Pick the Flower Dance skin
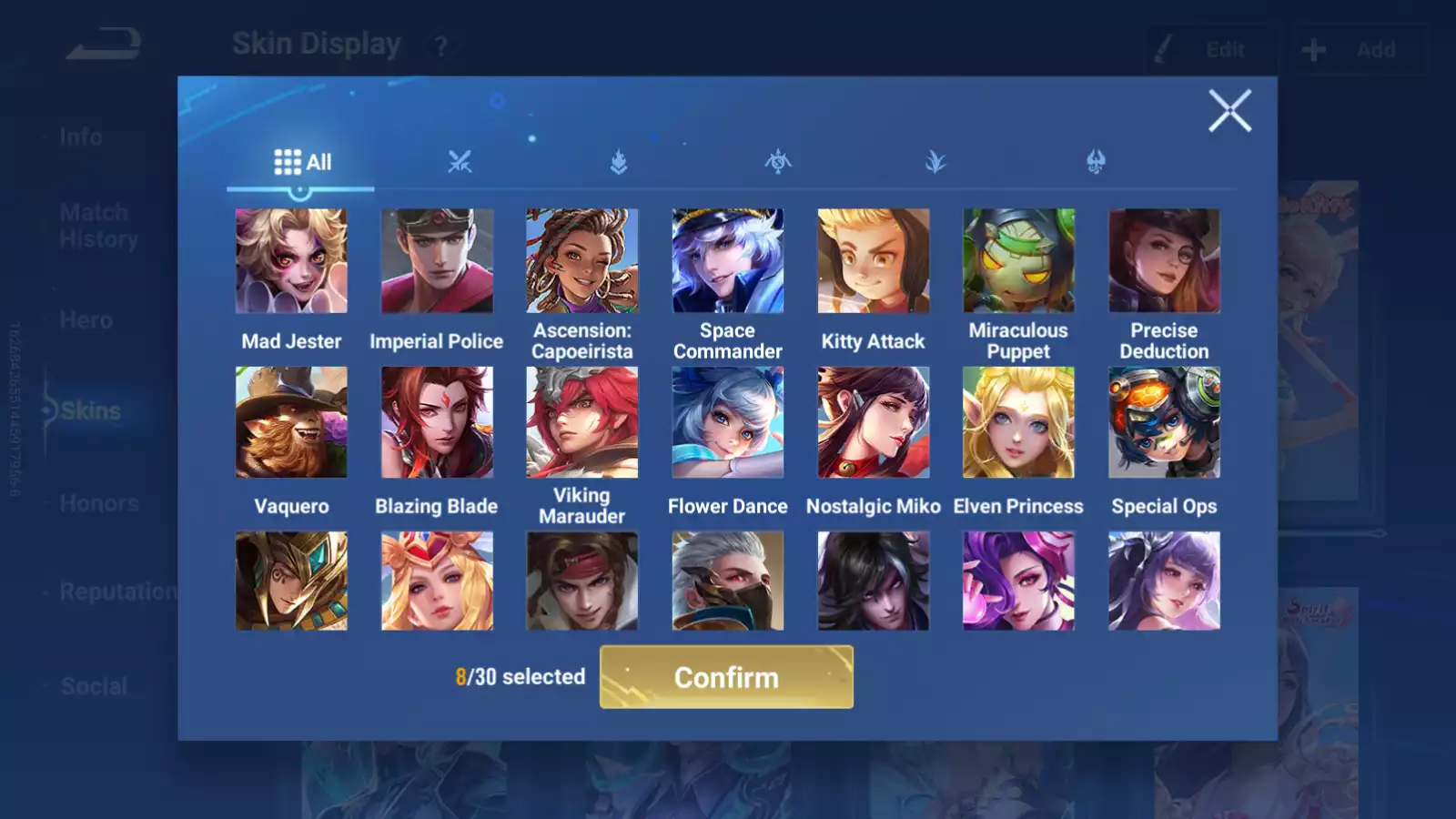This screenshot has width=1456, height=819. 727,422
